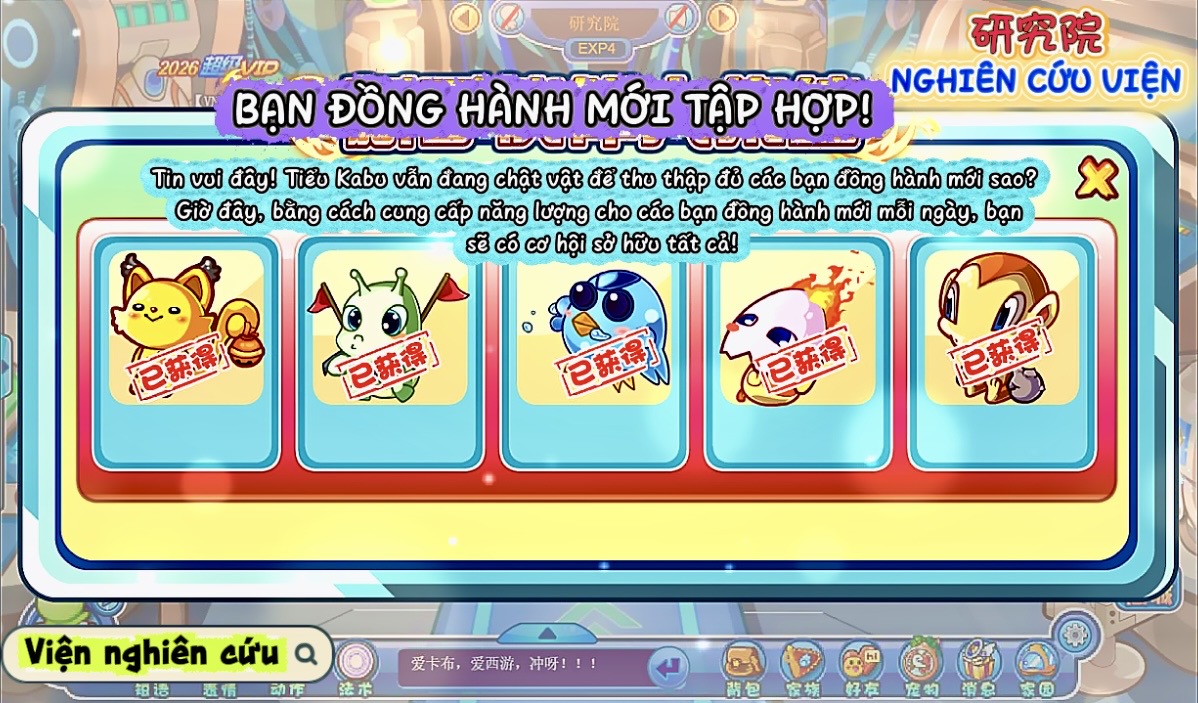Open the messages (消息) gift icon

978,664
